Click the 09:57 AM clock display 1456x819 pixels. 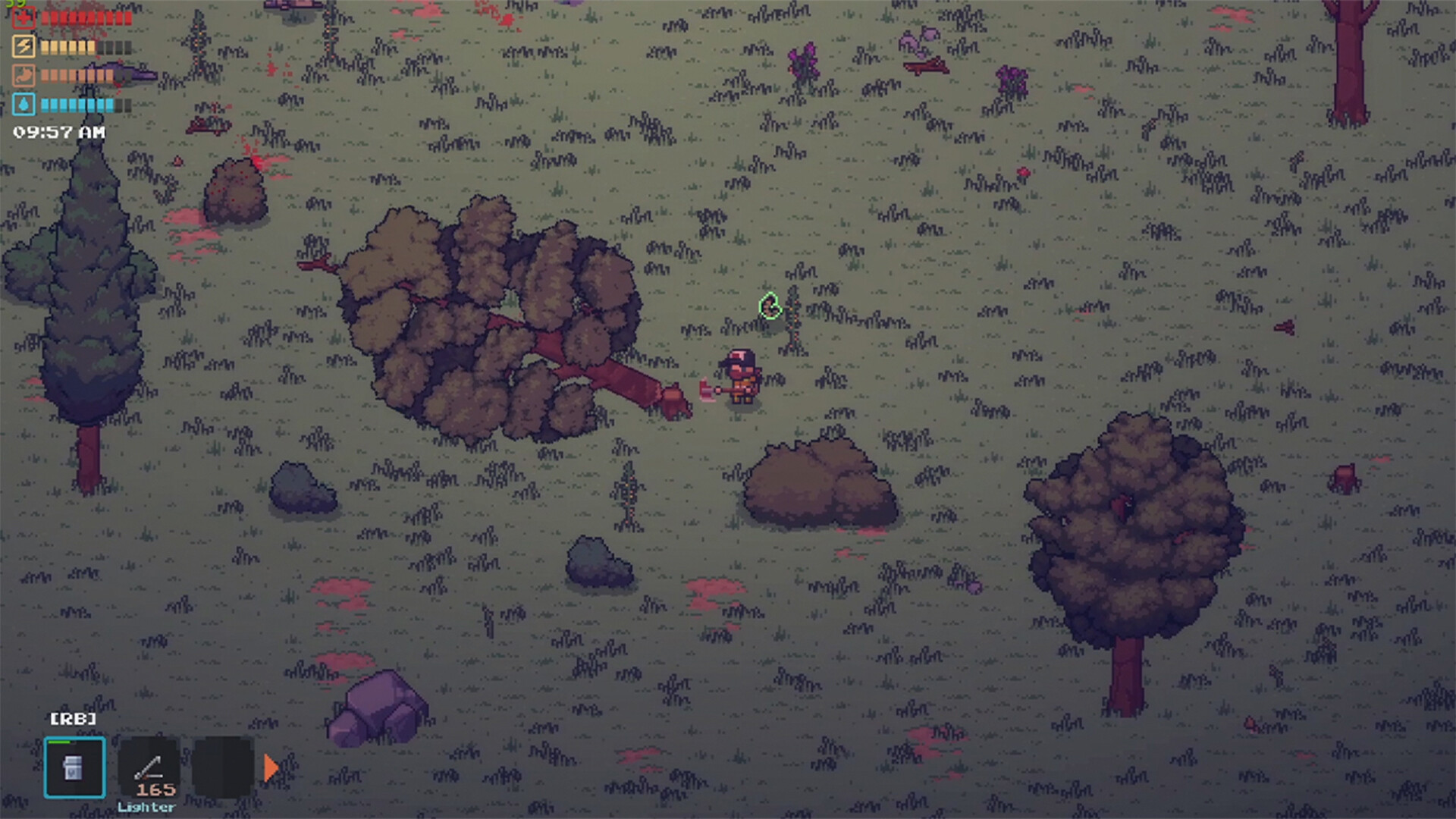tap(58, 131)
